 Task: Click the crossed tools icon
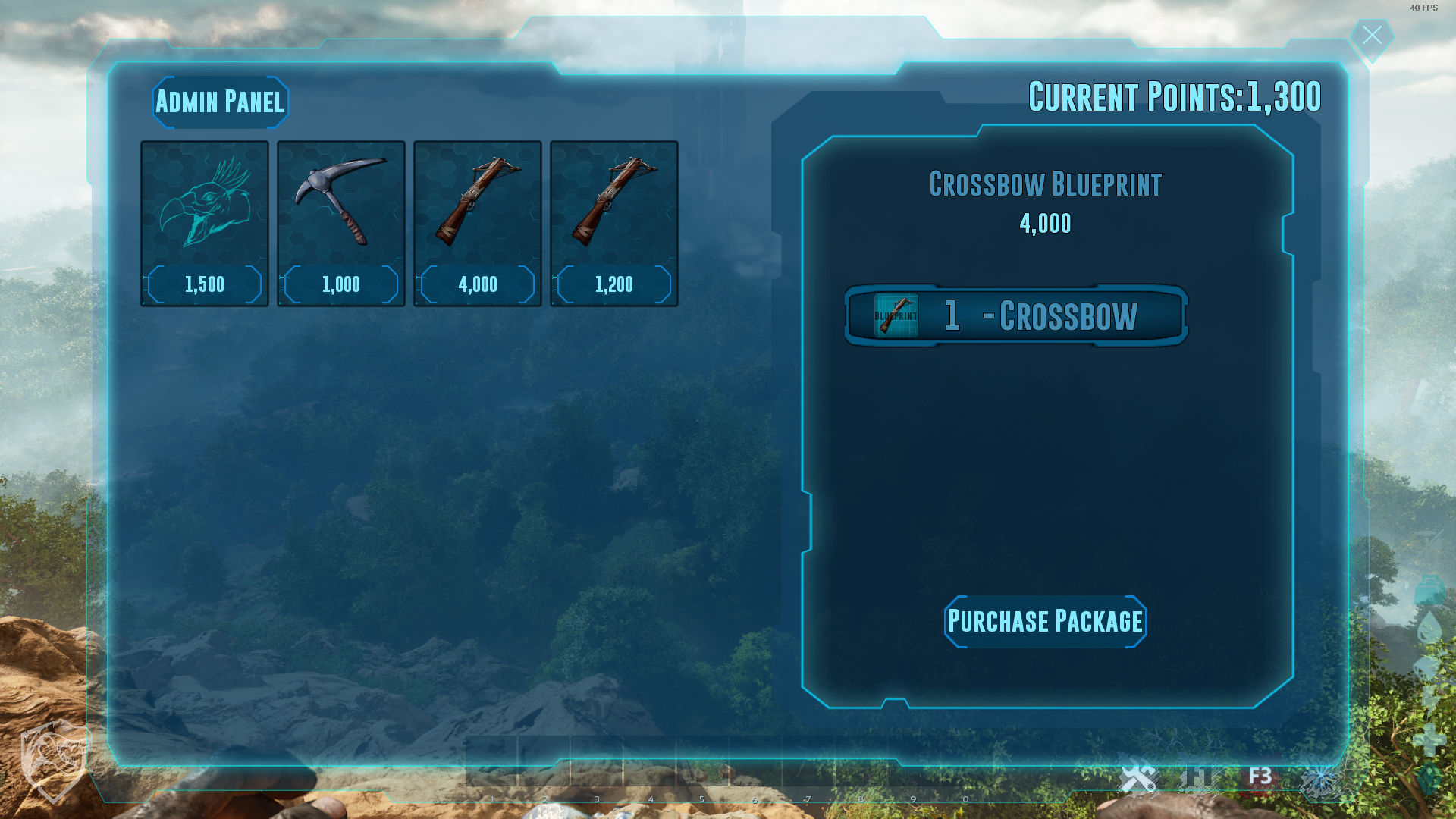(1138, 778)
